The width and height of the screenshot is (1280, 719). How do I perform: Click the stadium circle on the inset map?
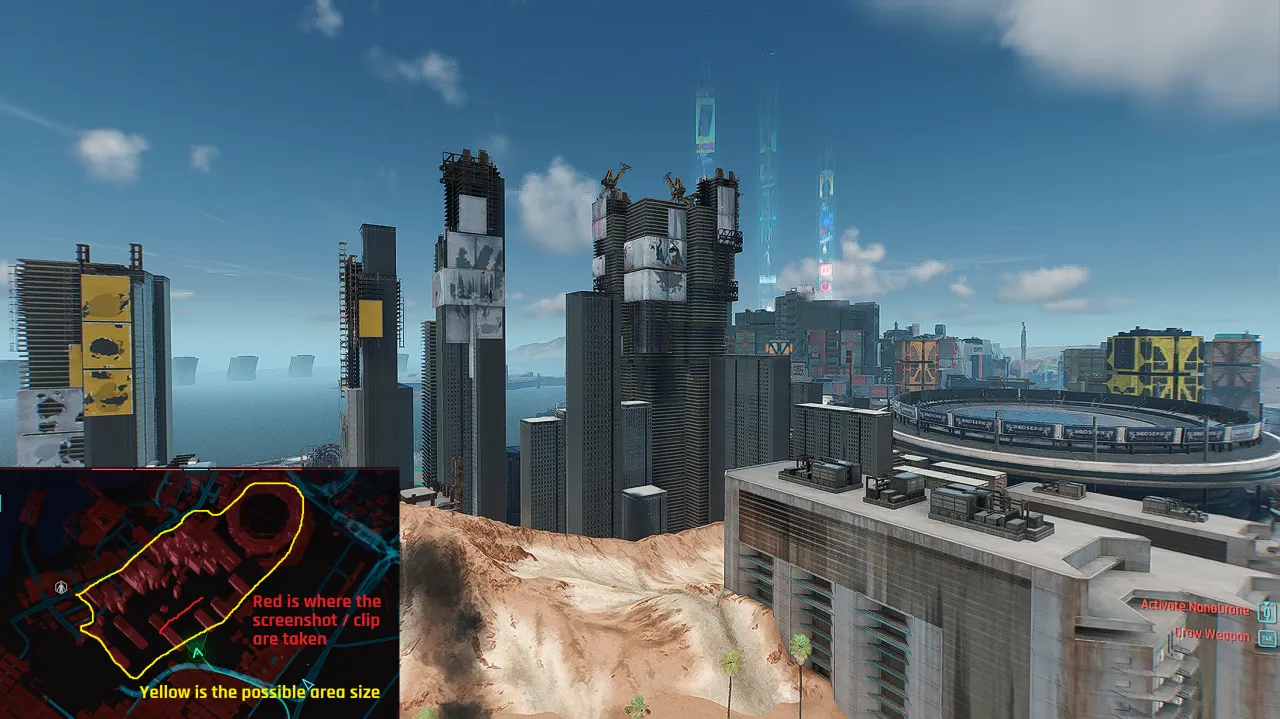point(267,516)
